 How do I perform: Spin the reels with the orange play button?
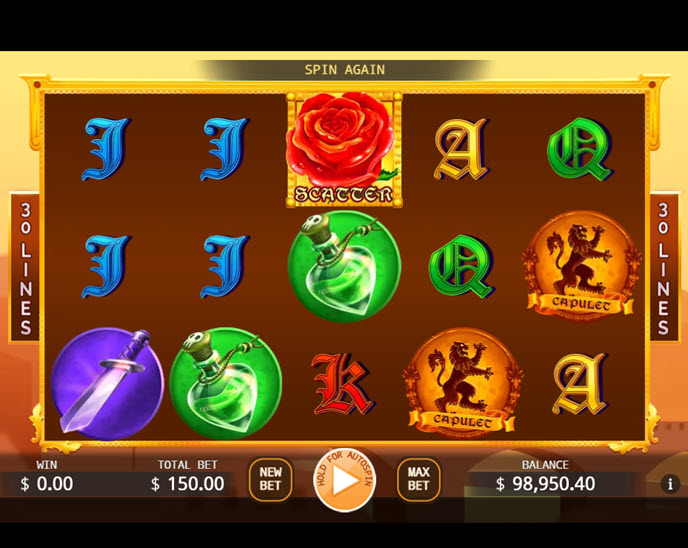344,480
